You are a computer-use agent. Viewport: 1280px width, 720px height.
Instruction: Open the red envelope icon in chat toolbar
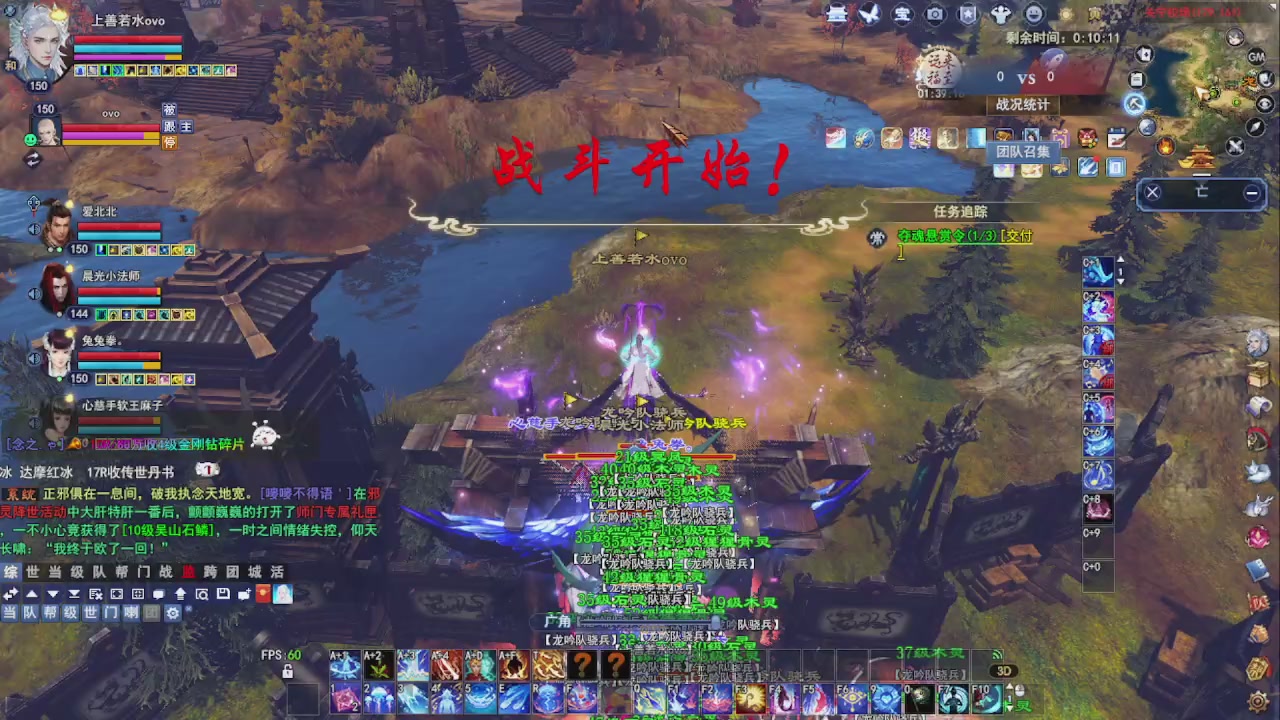click(x=263, y=594)
